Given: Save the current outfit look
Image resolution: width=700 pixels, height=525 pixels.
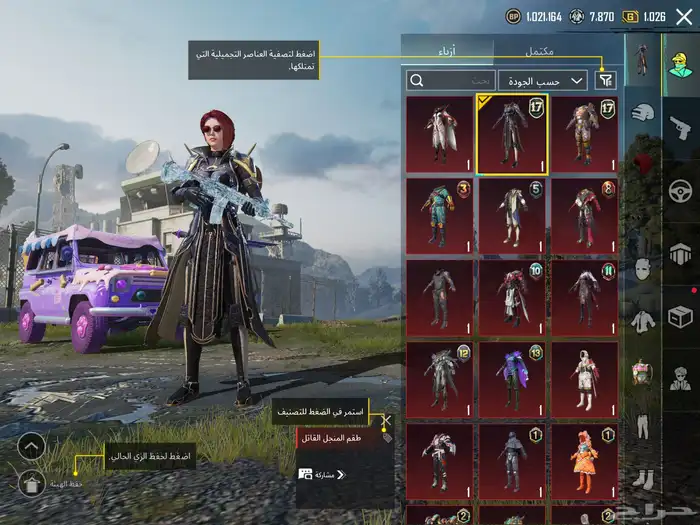Looking at the screenshot, I should [x=32, y=484].
